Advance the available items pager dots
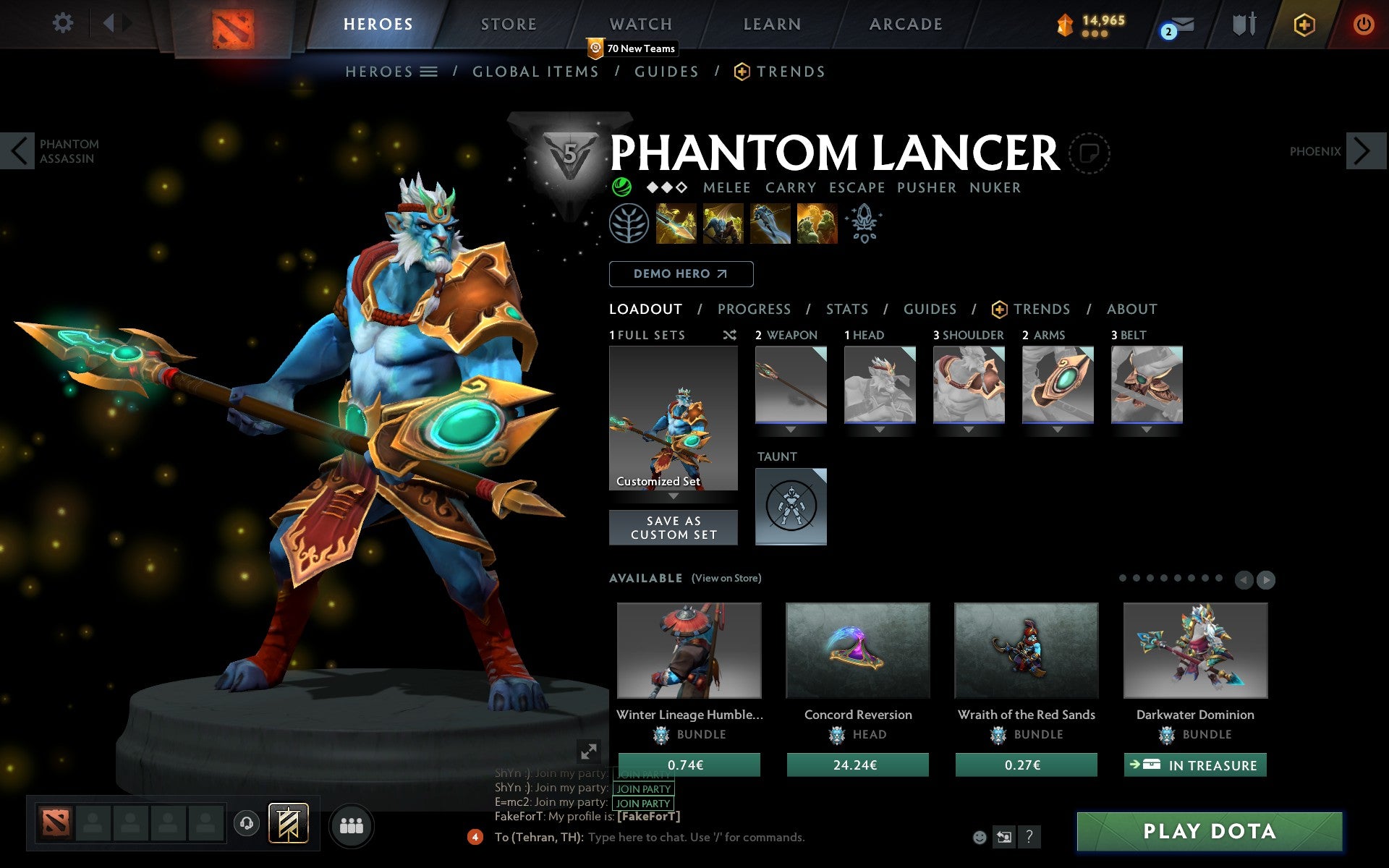Viewport: 1389px width, 868px height. click(1265, 579)
